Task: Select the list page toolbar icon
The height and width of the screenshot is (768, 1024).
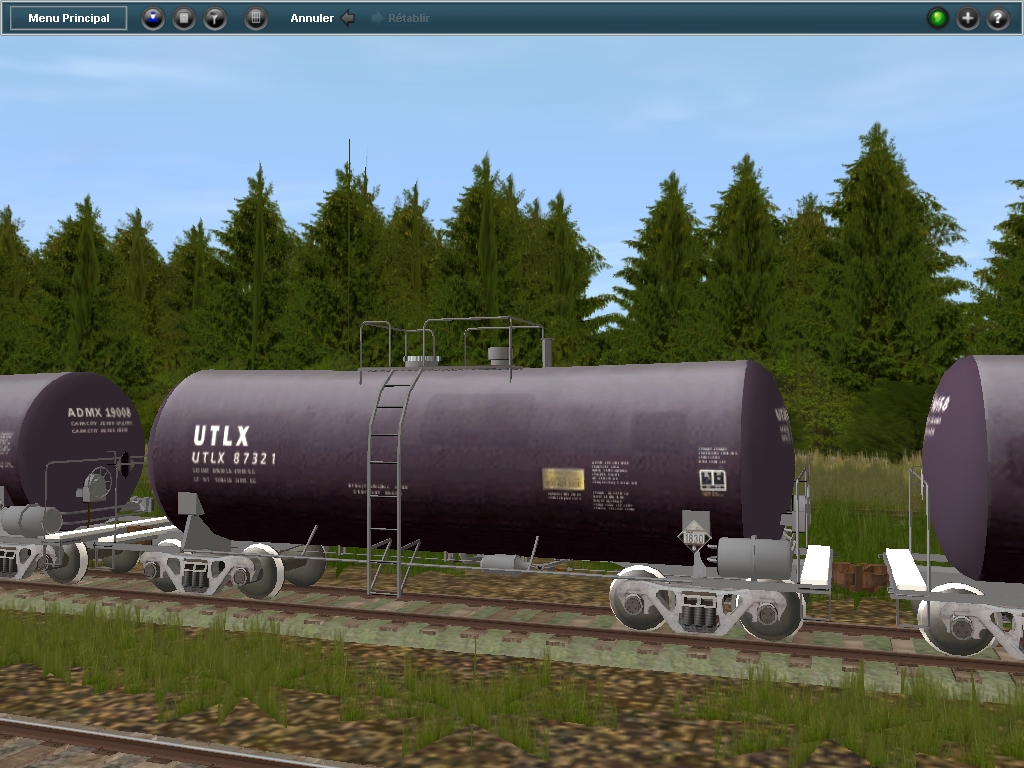Action: pyautogui.click(x=184, y=18)
